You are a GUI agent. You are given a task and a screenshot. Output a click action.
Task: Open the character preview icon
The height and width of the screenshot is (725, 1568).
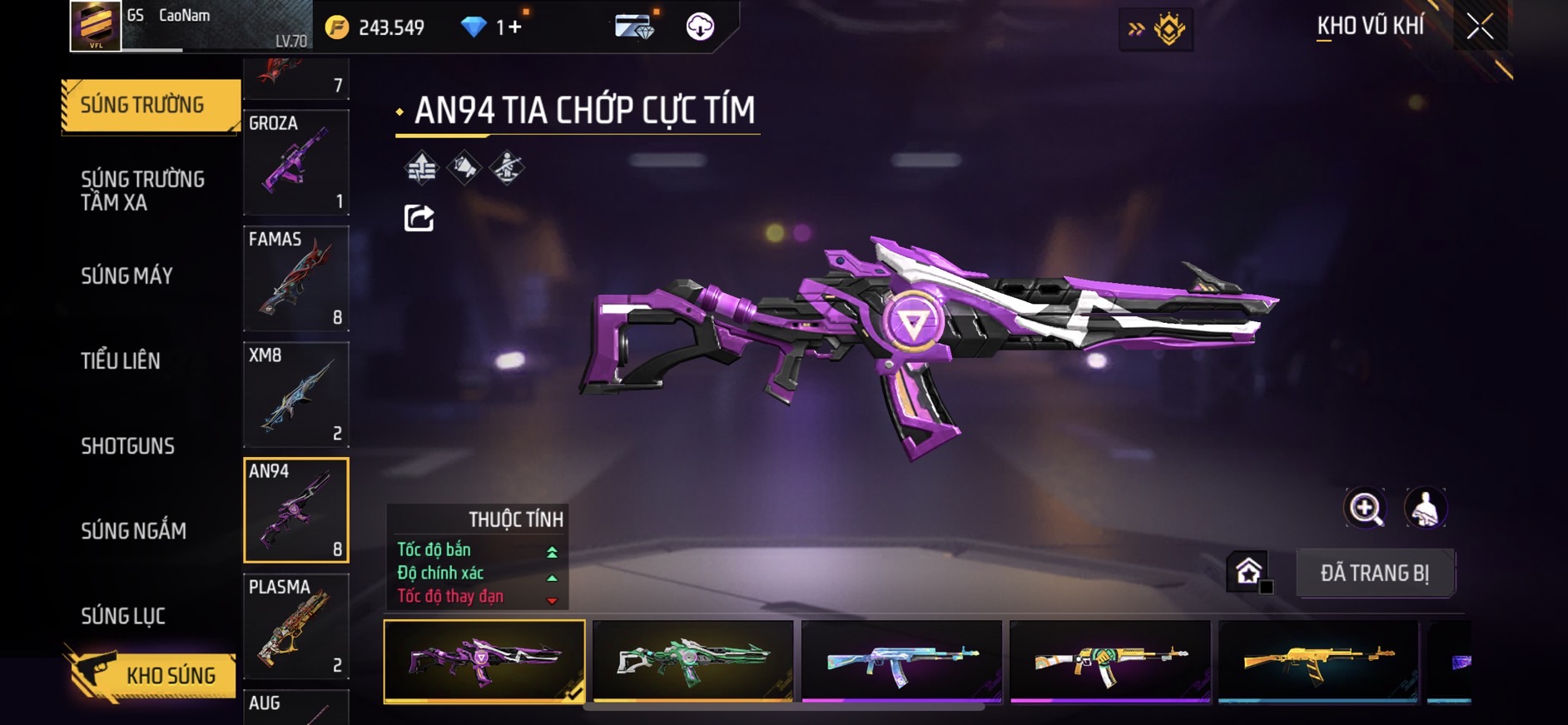(x=1425, y=508)
